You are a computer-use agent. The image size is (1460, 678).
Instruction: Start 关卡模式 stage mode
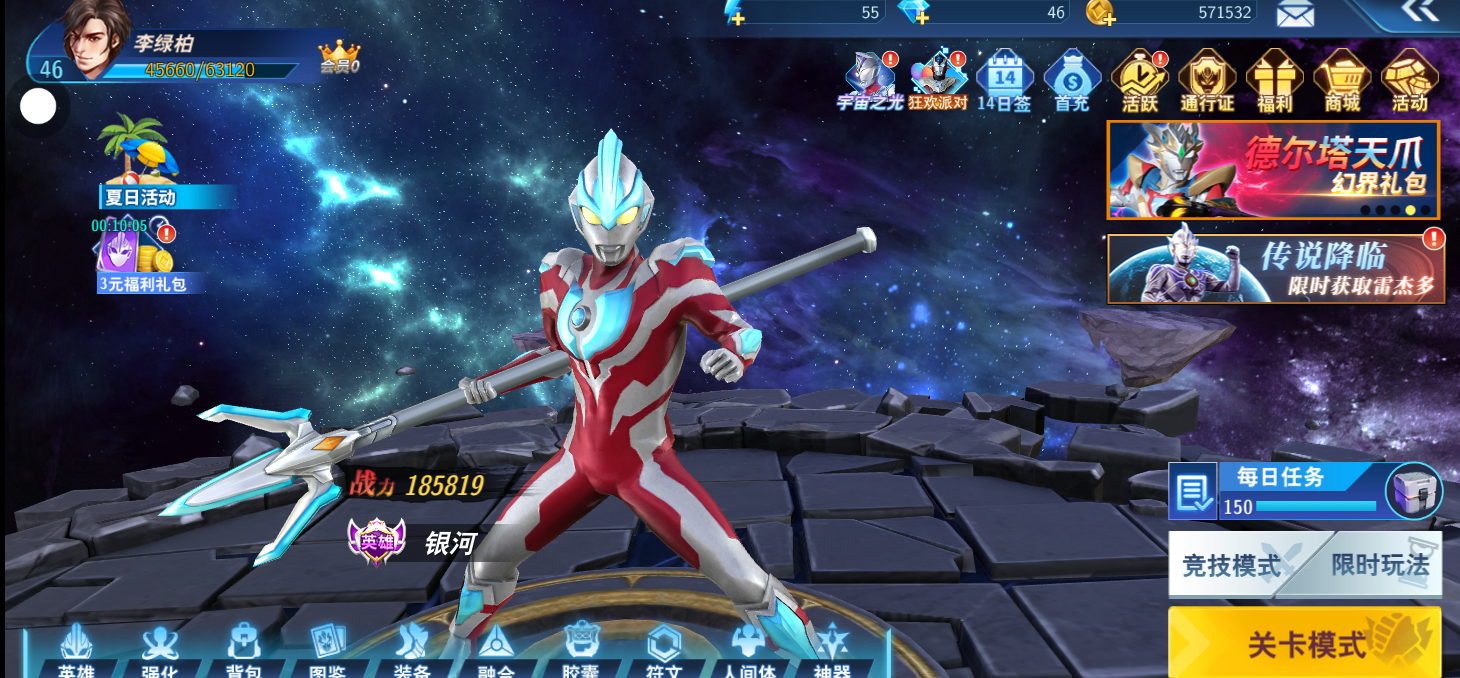pos(1304,643)
